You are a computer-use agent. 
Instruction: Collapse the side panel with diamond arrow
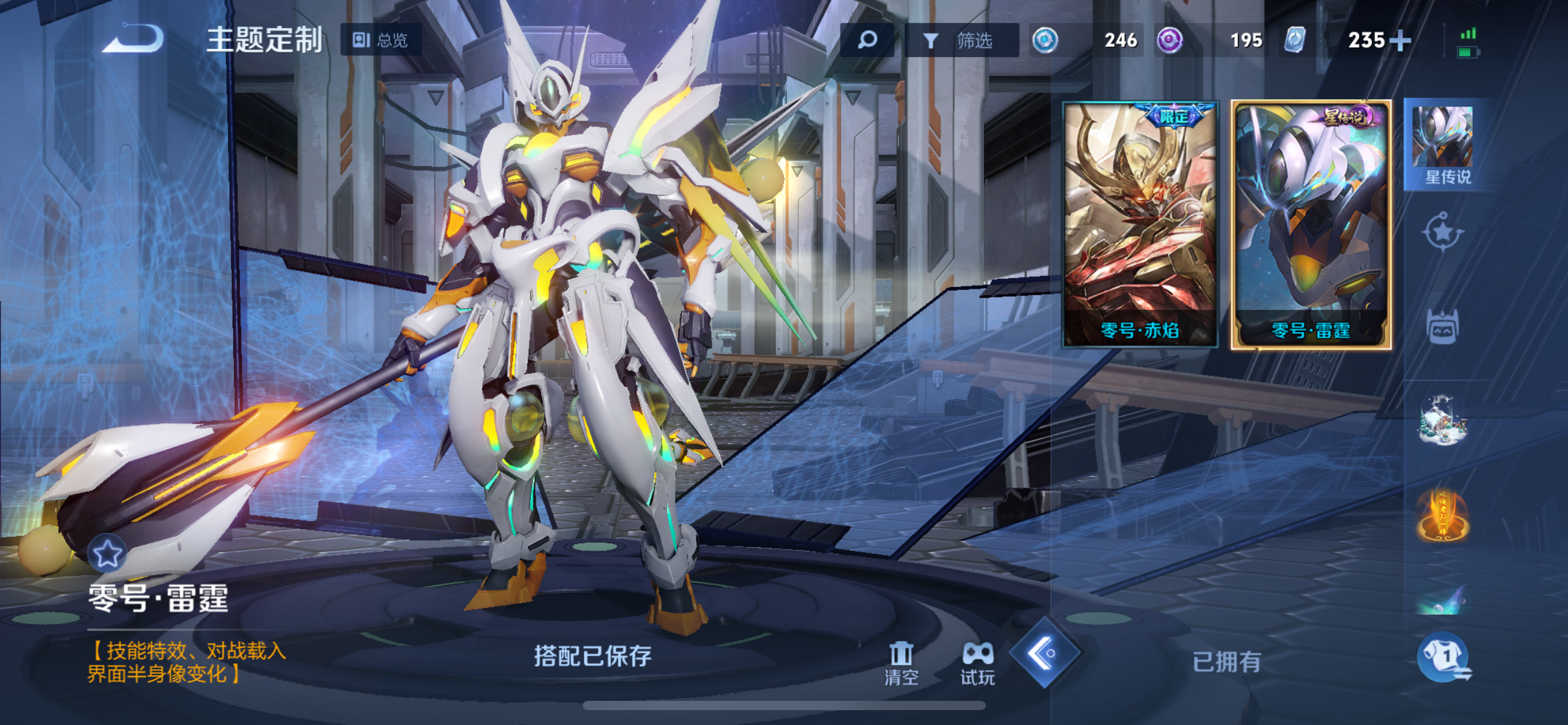[x=1045, y=652]
